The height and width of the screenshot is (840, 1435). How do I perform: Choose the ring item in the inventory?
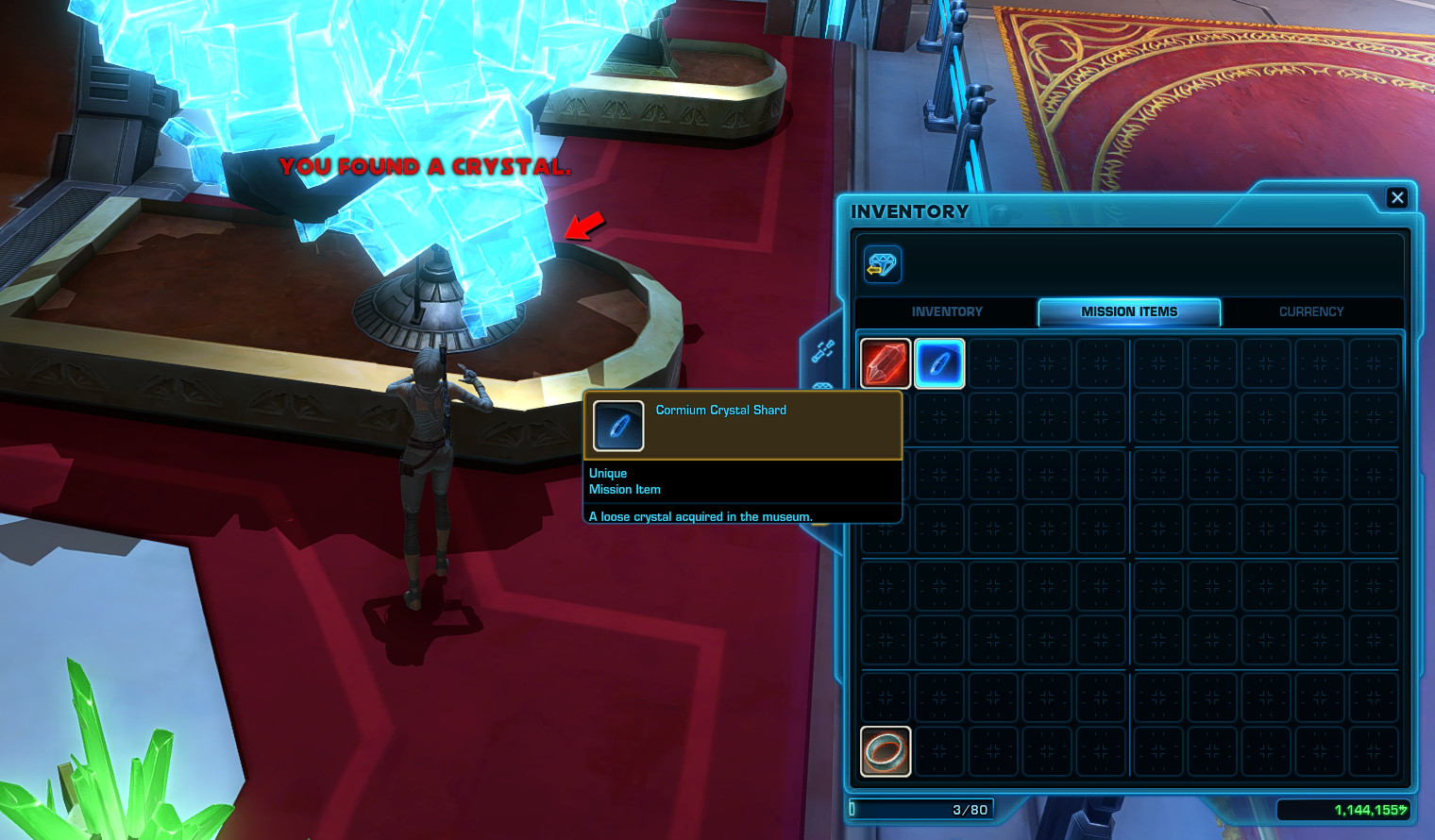point(886,751)
